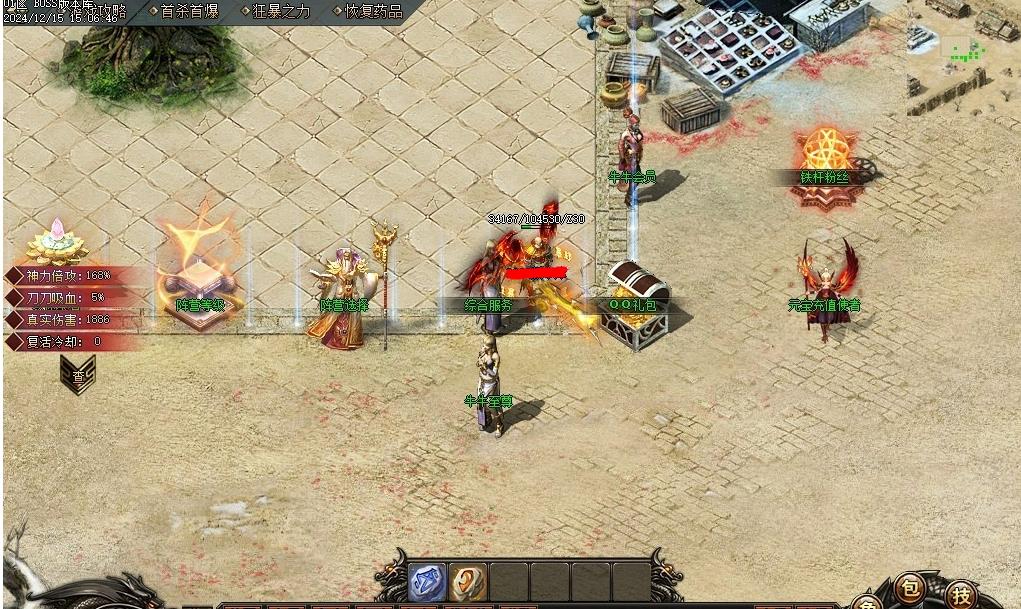
Task: Open the golden lotus icon above stats
Action: click(x=57, y=241)
